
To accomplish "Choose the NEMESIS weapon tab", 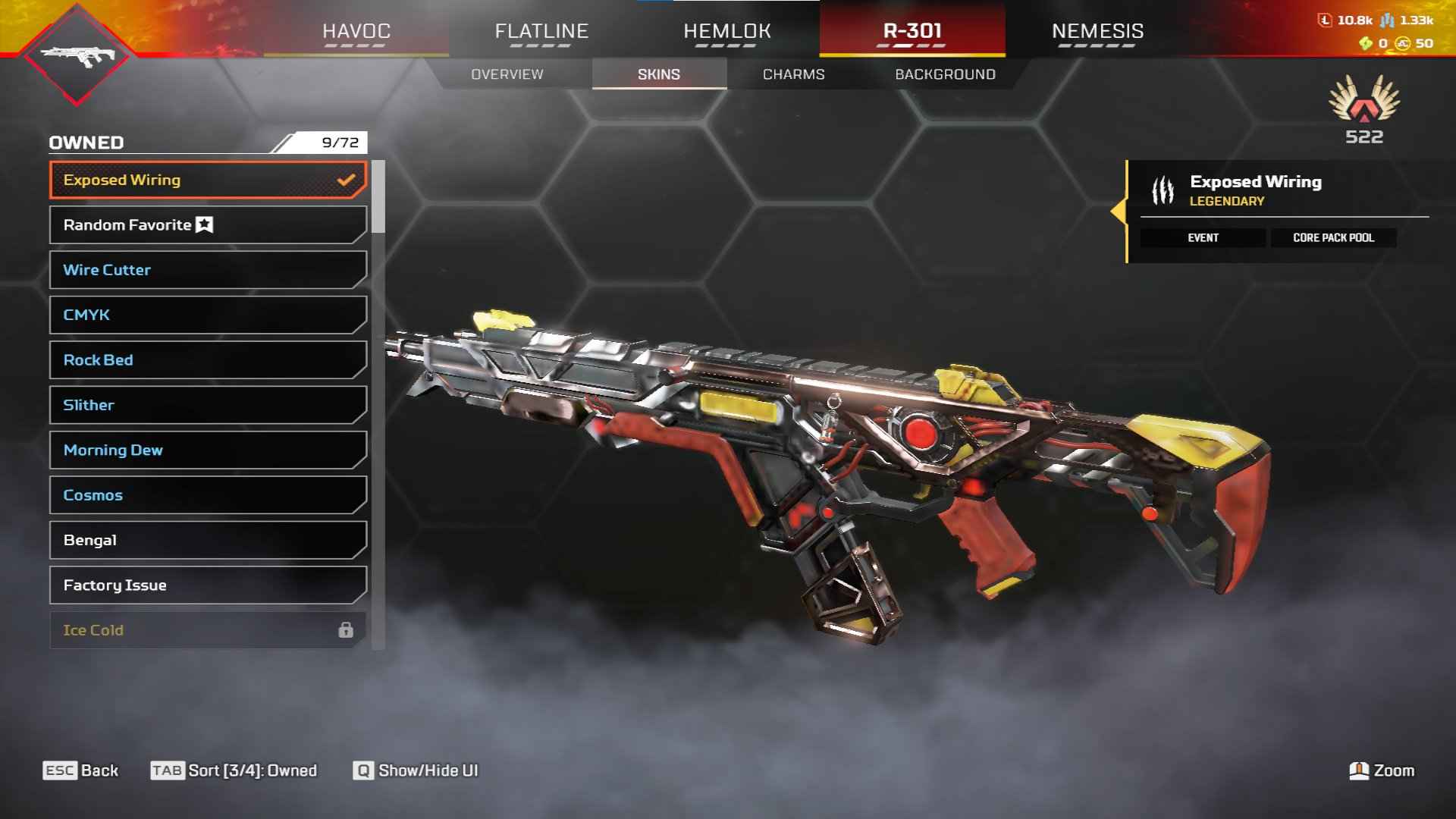I will point(1097,31).
